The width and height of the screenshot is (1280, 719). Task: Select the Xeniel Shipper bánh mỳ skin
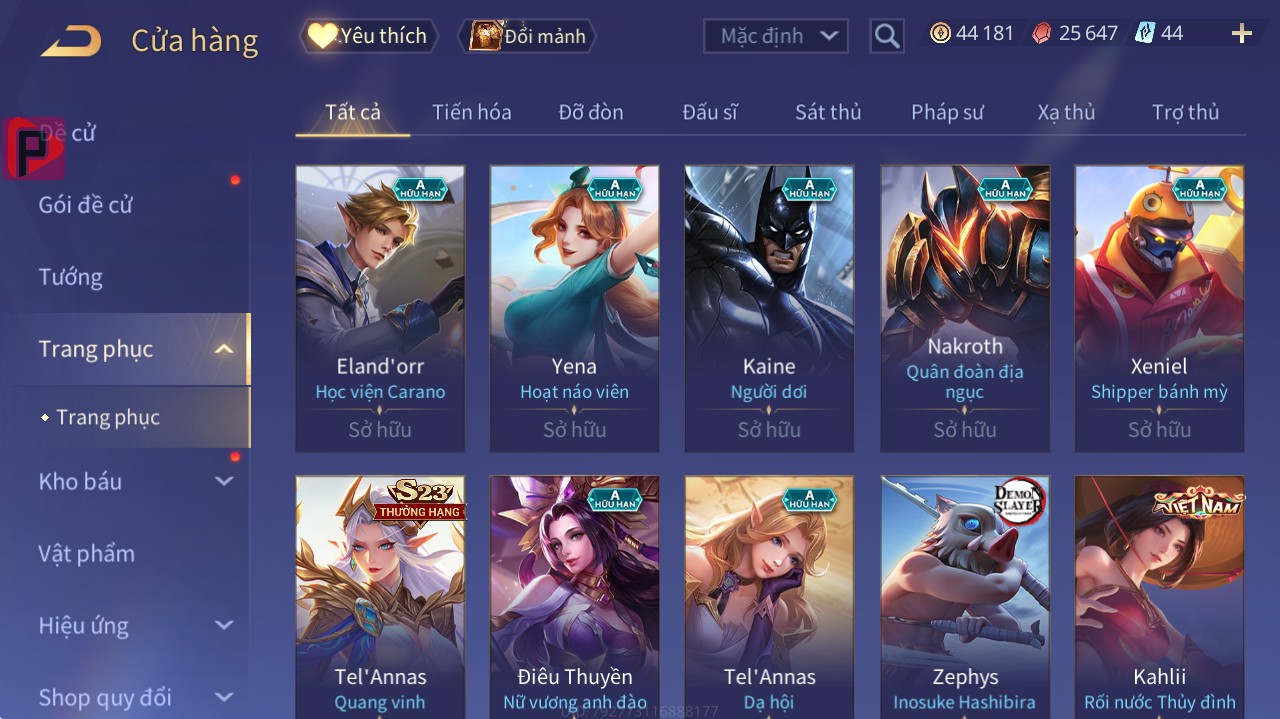1159,308
